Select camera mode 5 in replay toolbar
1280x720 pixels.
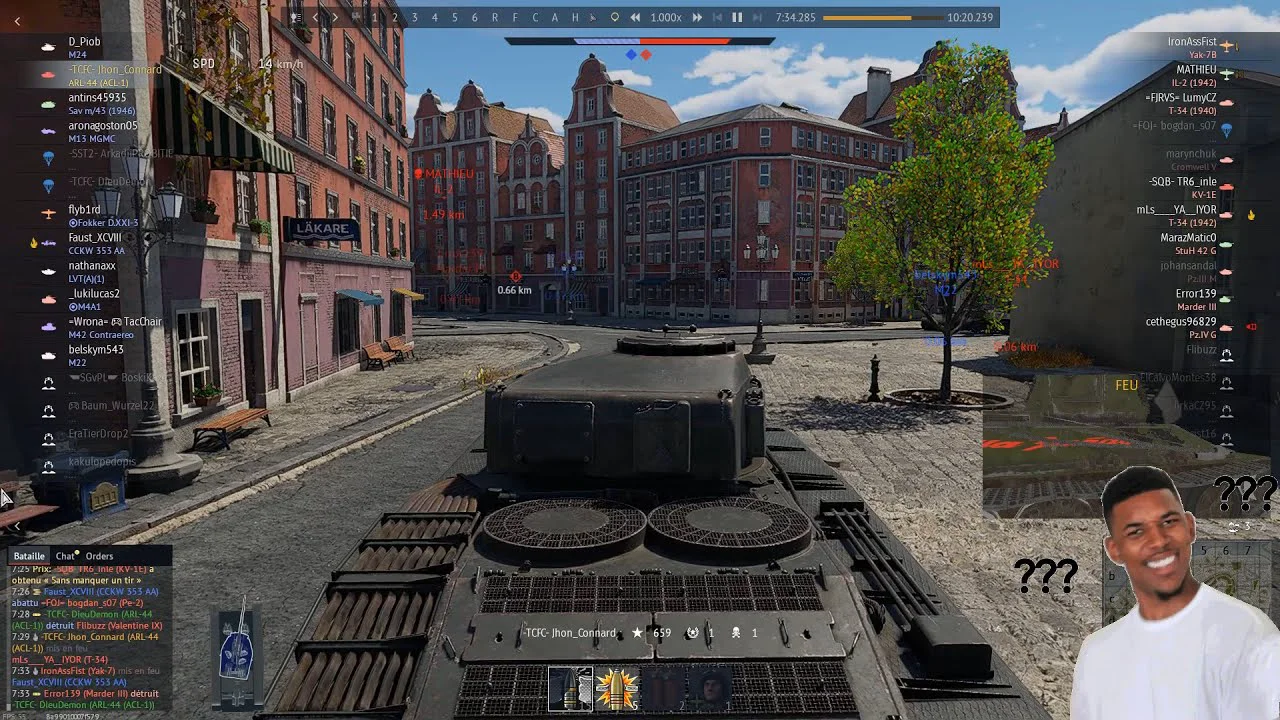tap(454, 17)
